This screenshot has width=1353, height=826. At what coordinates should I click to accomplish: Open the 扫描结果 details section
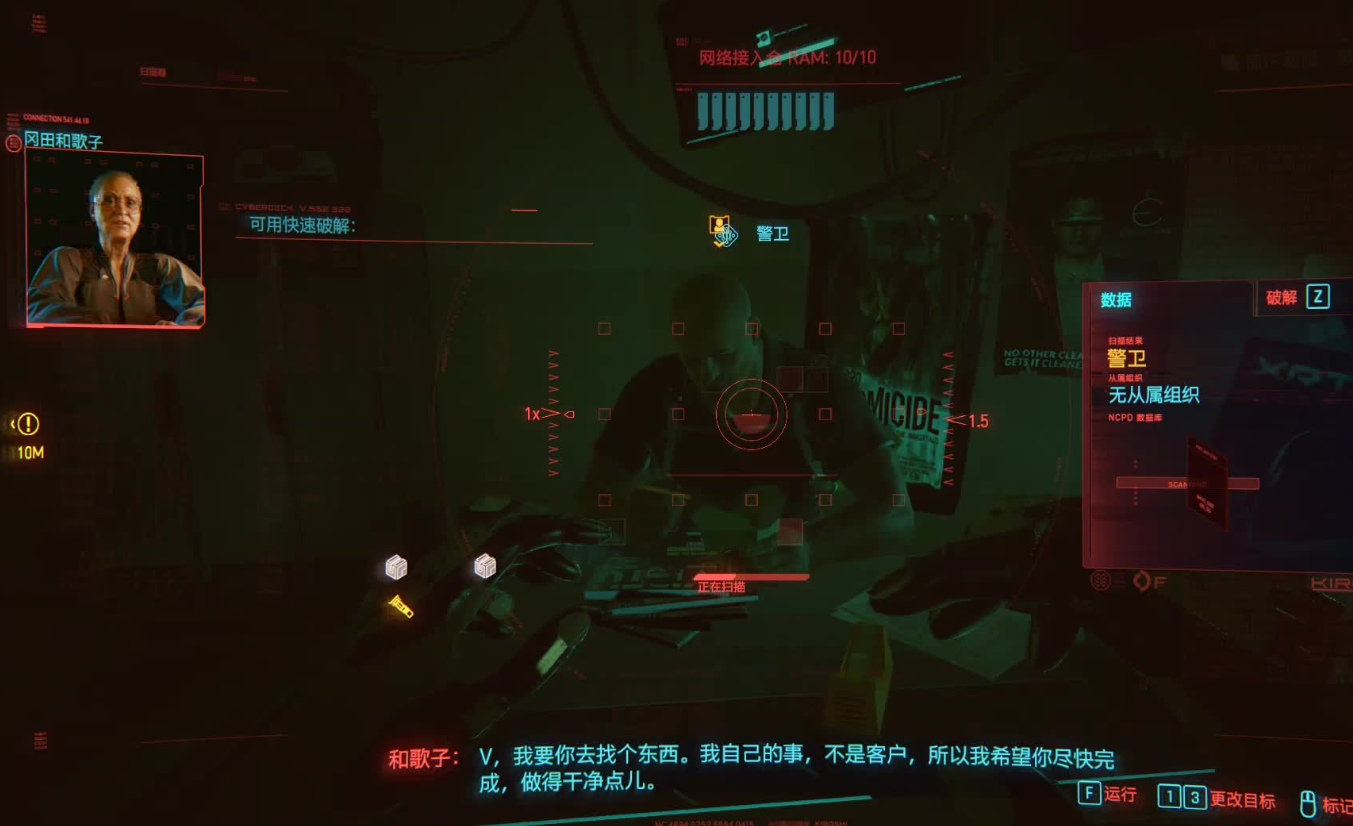point(1126,339)
